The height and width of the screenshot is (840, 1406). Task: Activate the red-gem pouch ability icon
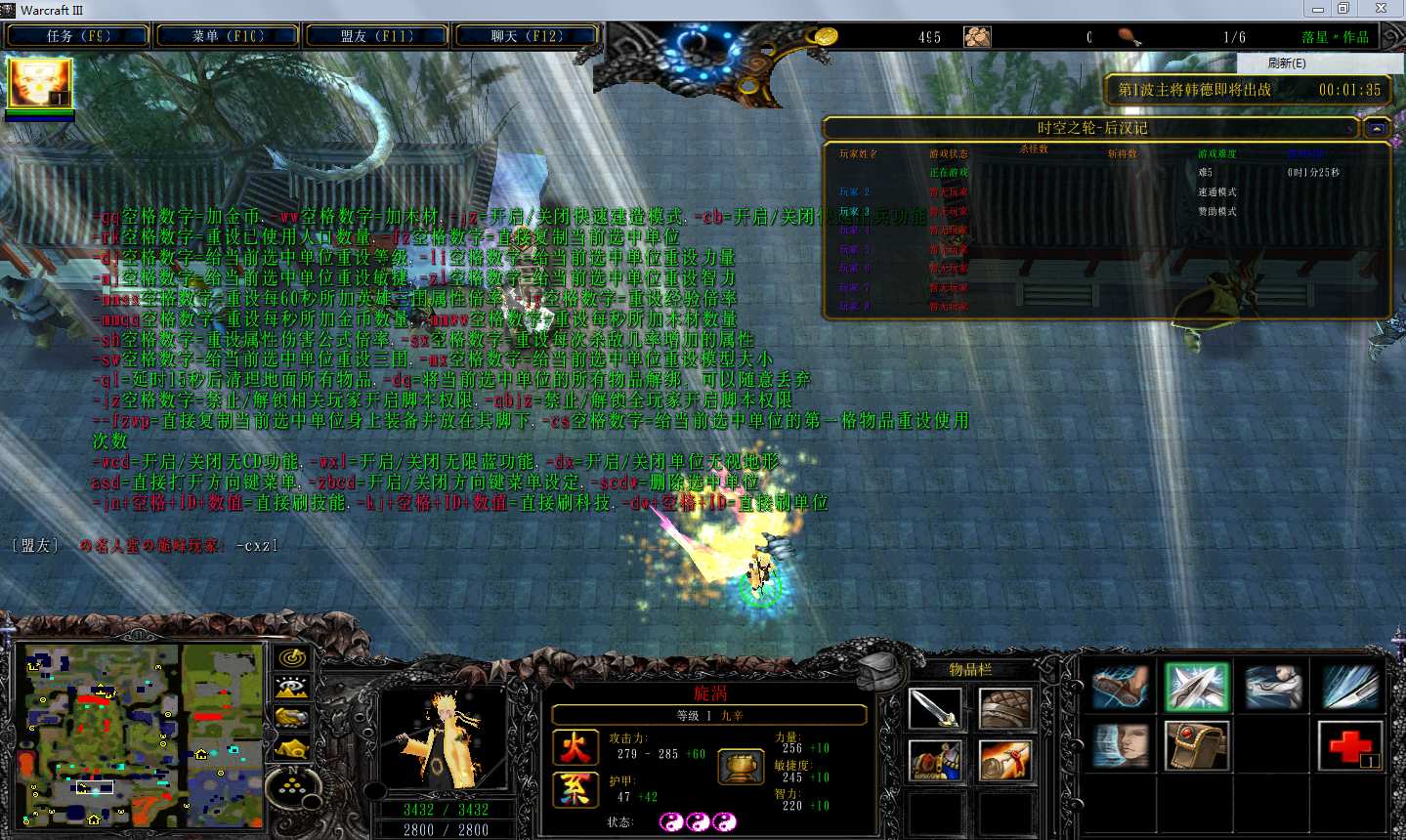click(1196, 745)
